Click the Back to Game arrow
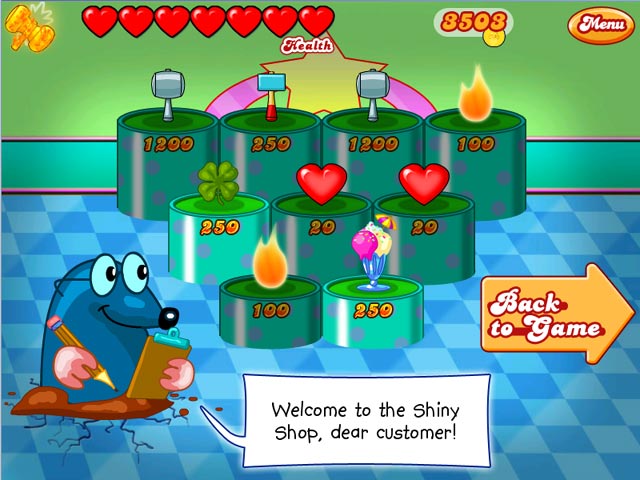 [553, 314]
